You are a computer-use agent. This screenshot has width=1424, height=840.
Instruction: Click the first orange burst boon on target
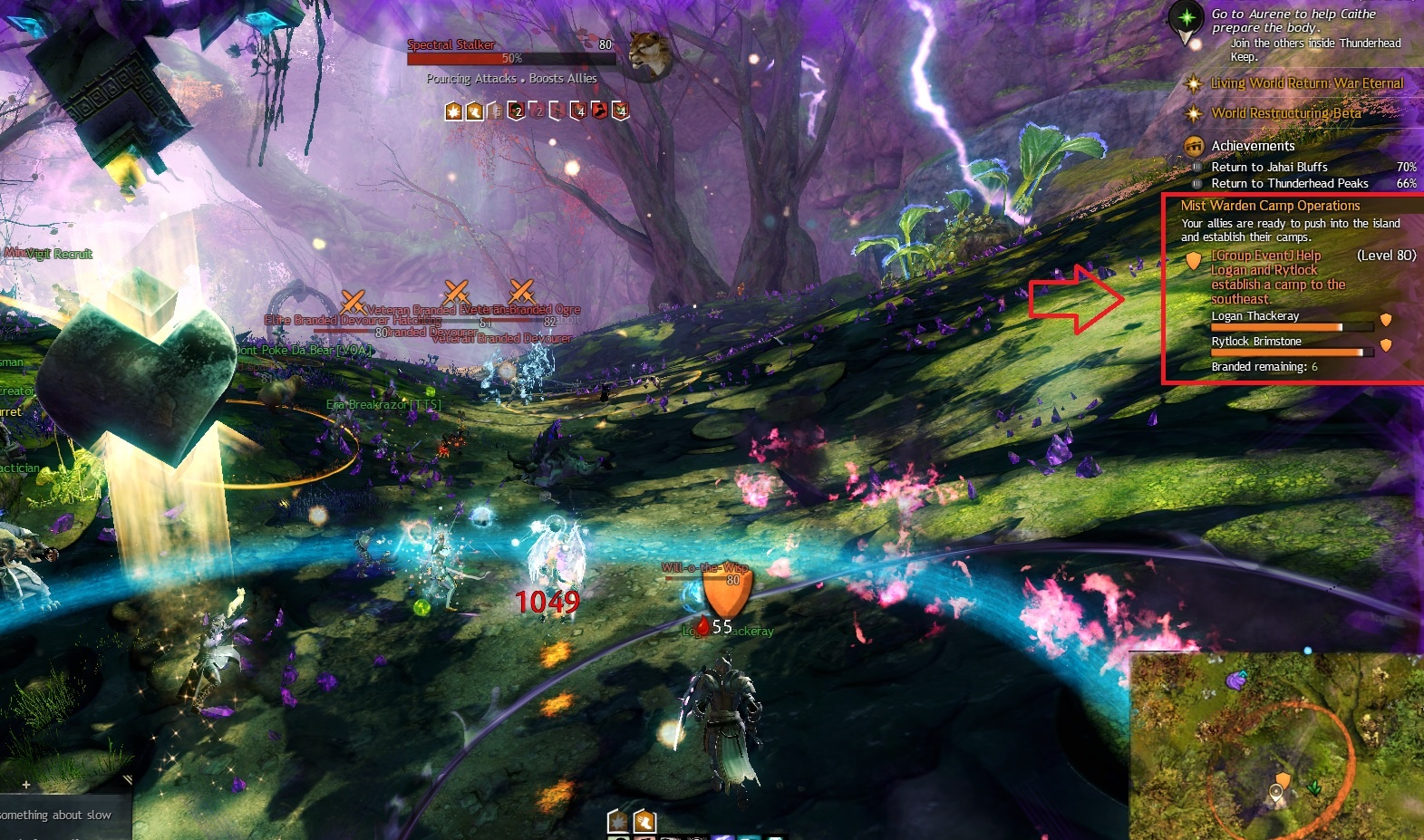point(453,111)
